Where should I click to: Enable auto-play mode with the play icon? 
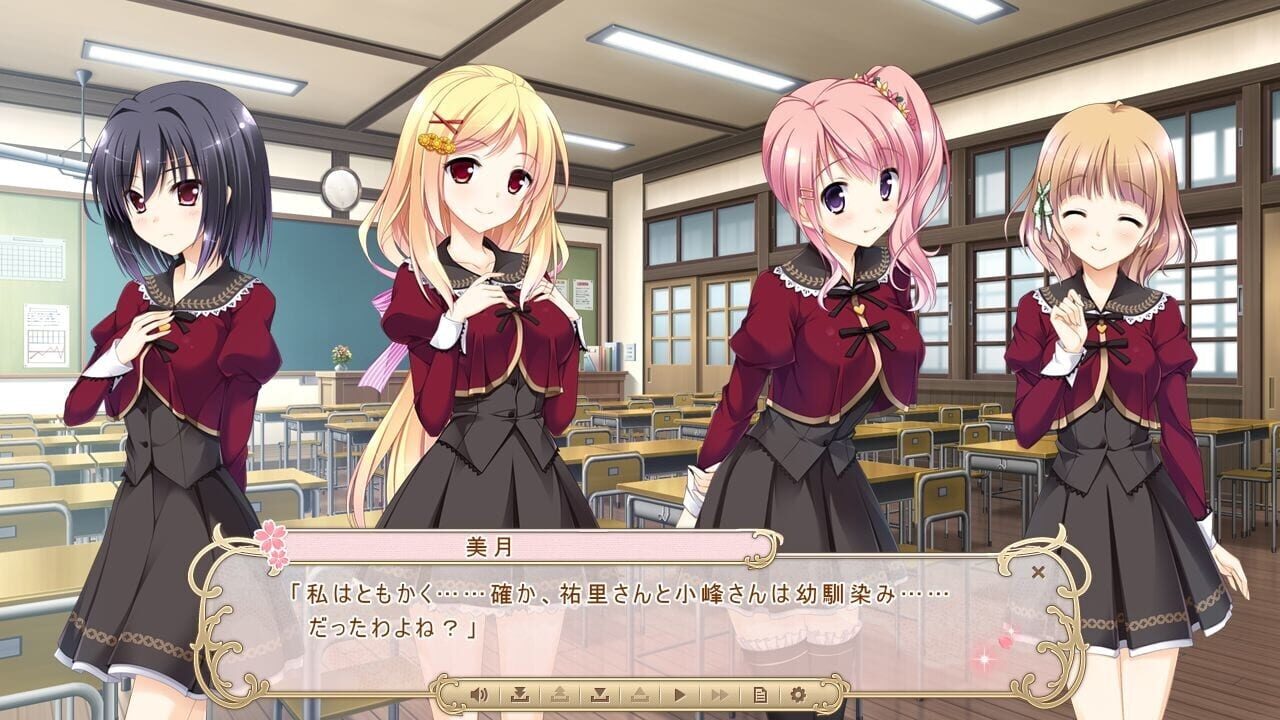click(x=679, y=693)
